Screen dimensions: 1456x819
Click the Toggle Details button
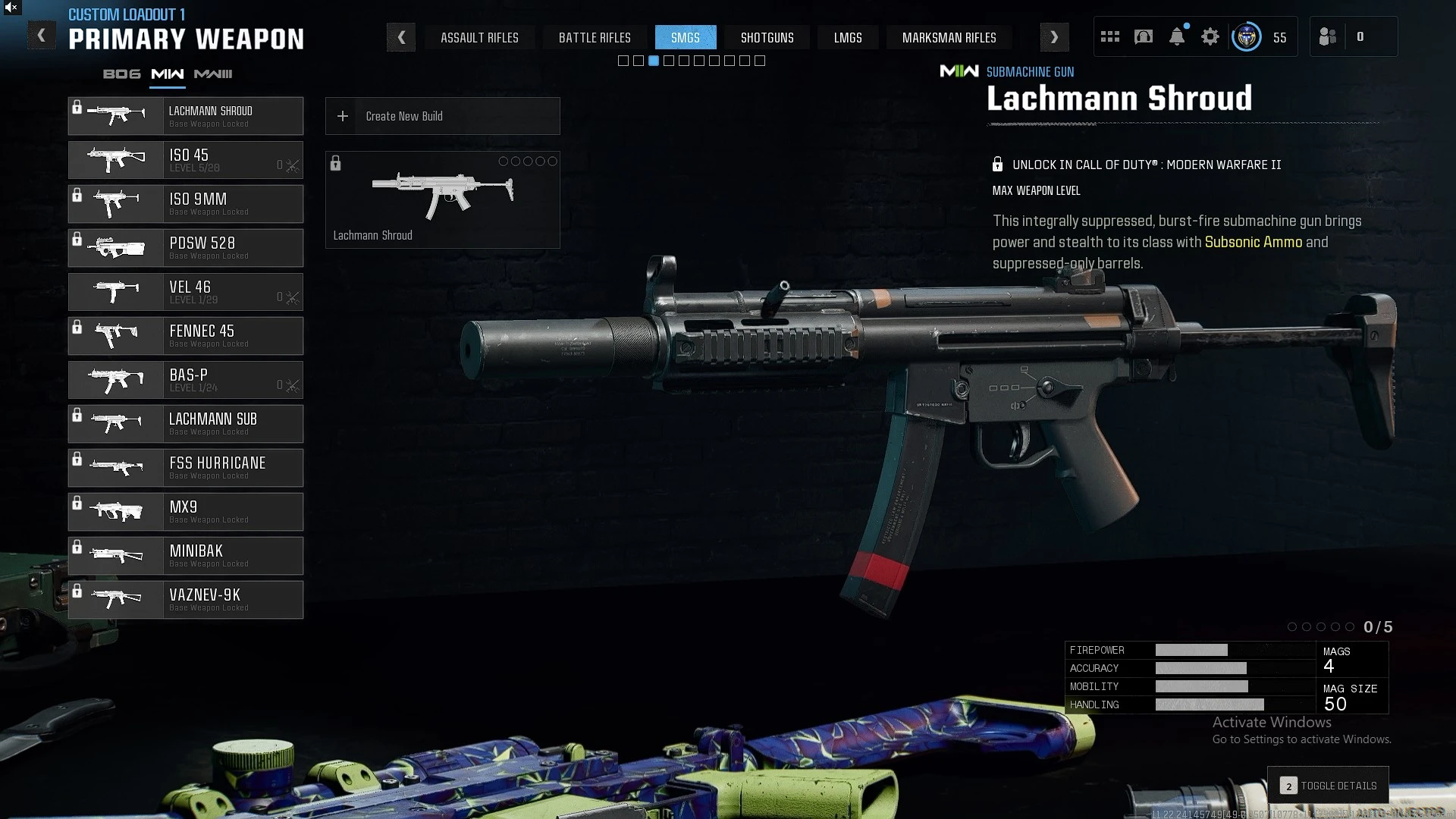pos(1328,786)
